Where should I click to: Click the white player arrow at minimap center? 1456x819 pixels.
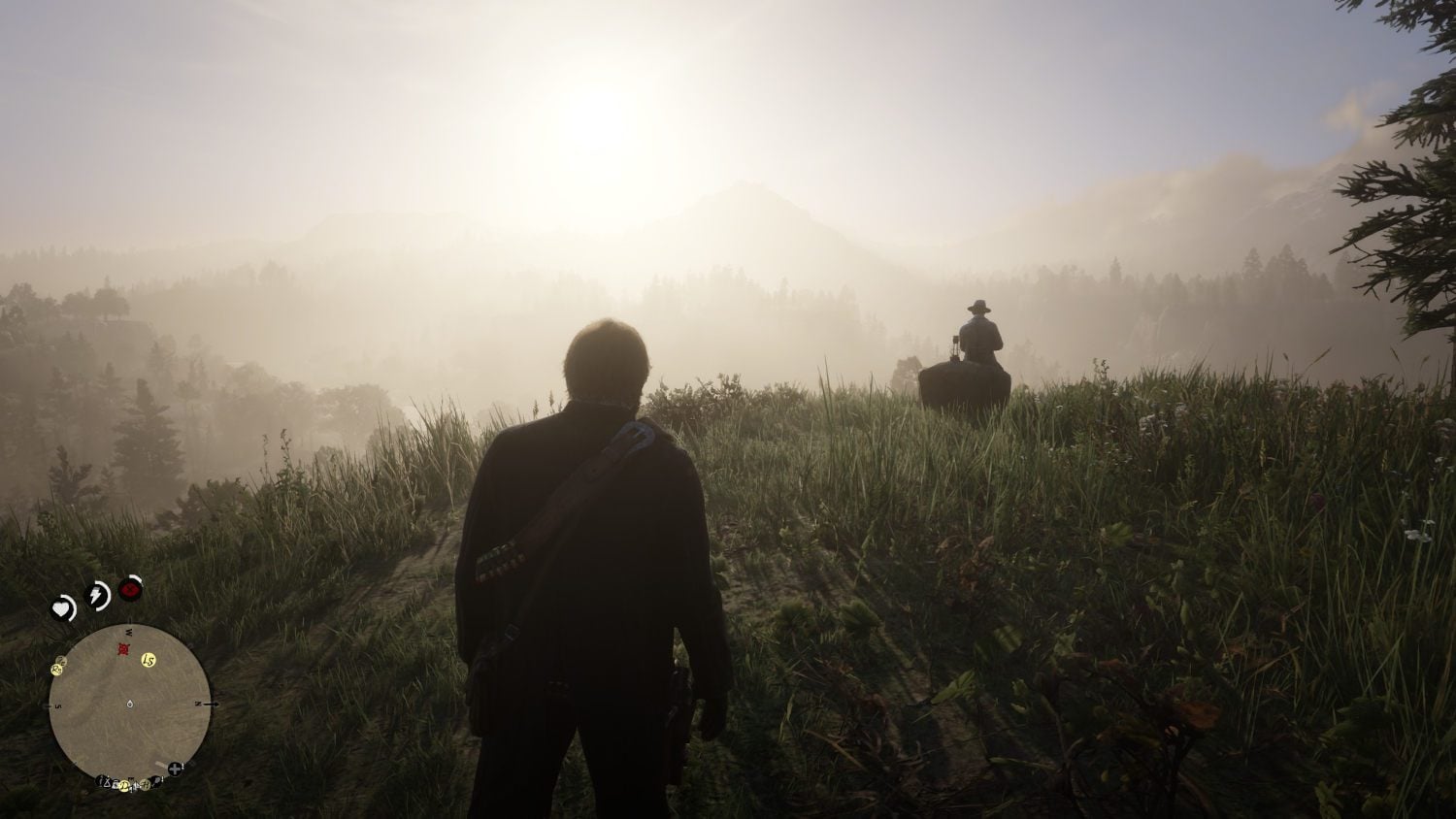(129, 704)
